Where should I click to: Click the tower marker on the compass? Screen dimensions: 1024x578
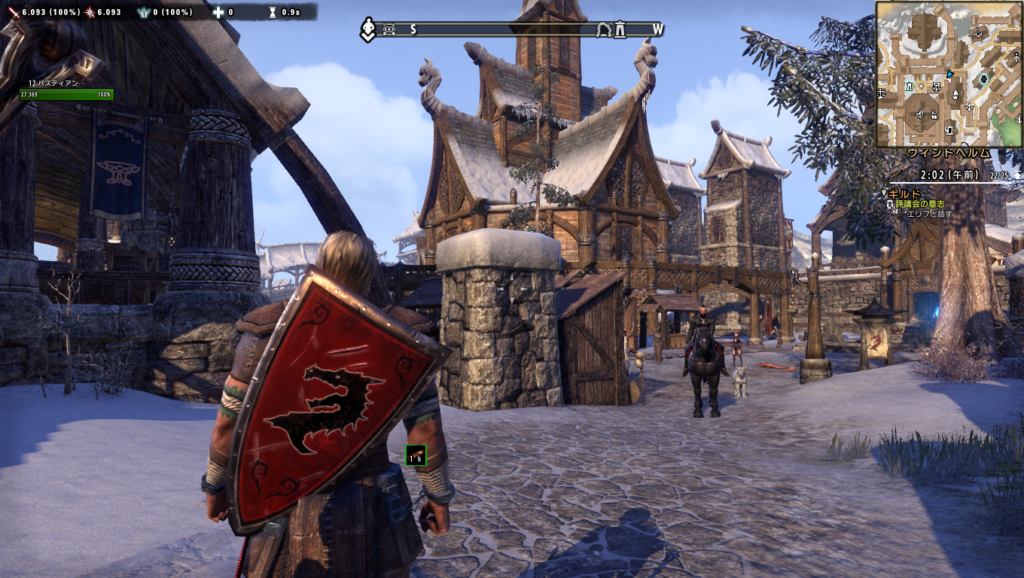click(620, 30)
